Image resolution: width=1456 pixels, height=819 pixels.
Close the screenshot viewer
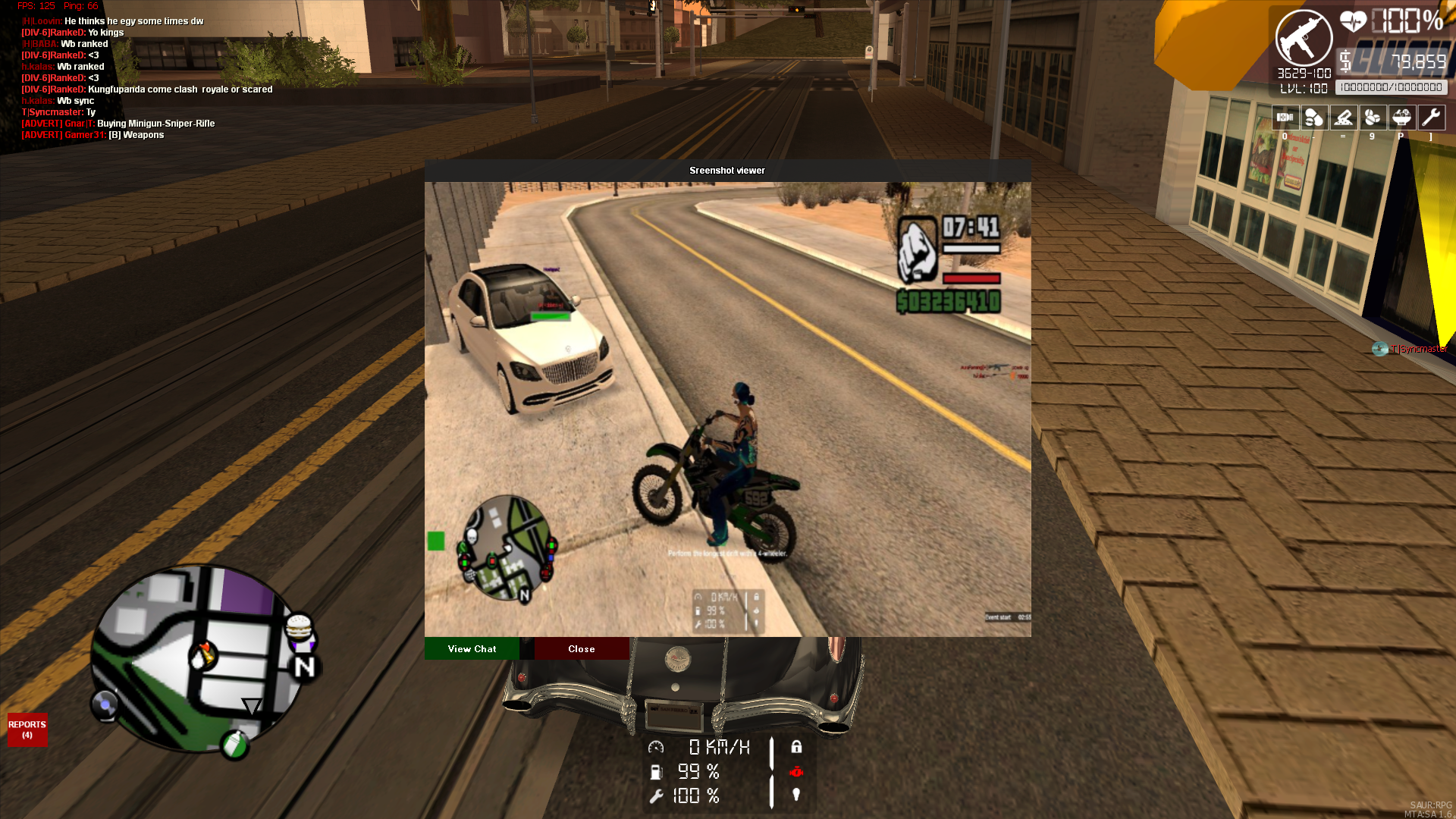tap(581, 649)
